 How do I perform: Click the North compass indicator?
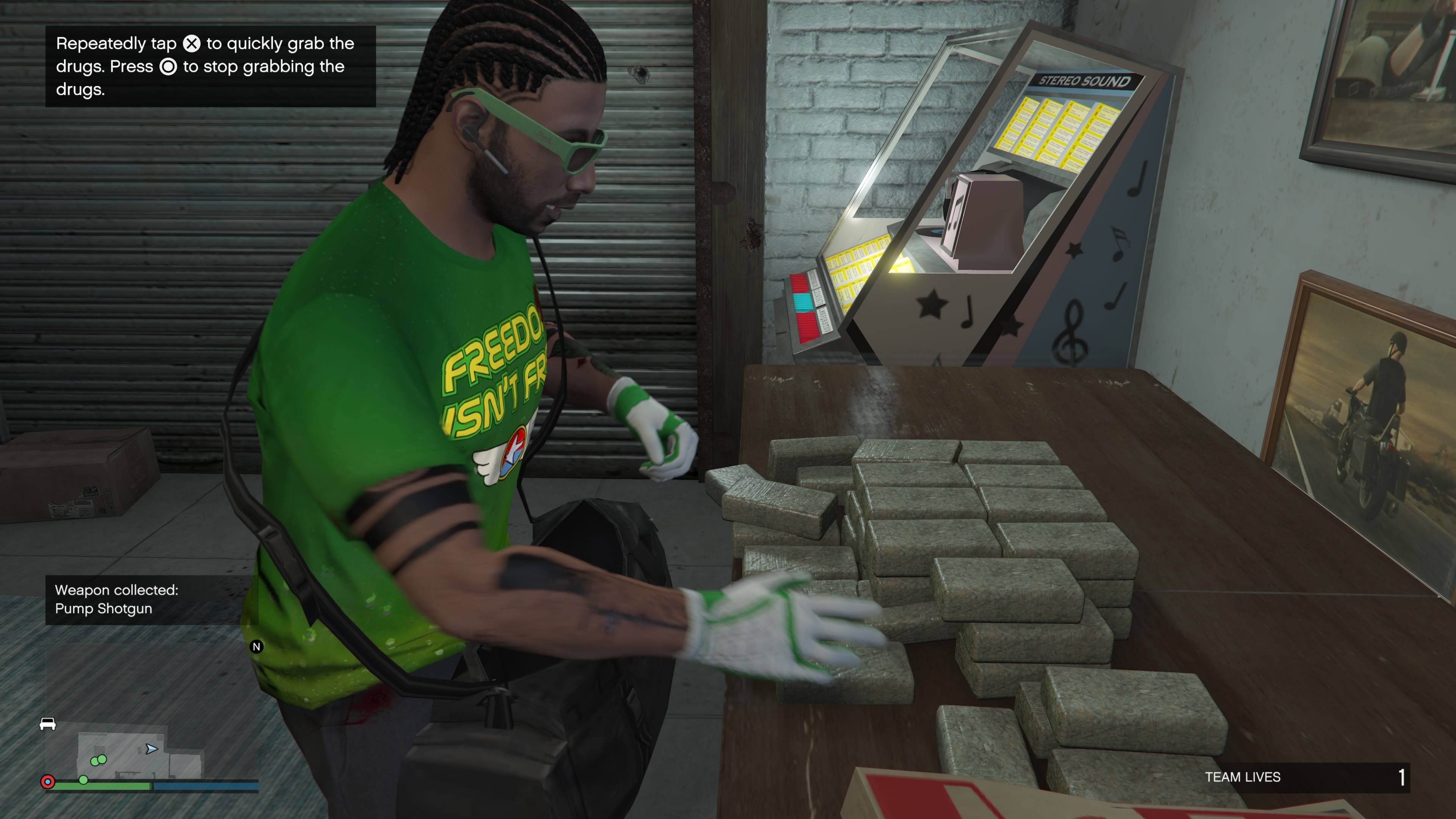257,646
